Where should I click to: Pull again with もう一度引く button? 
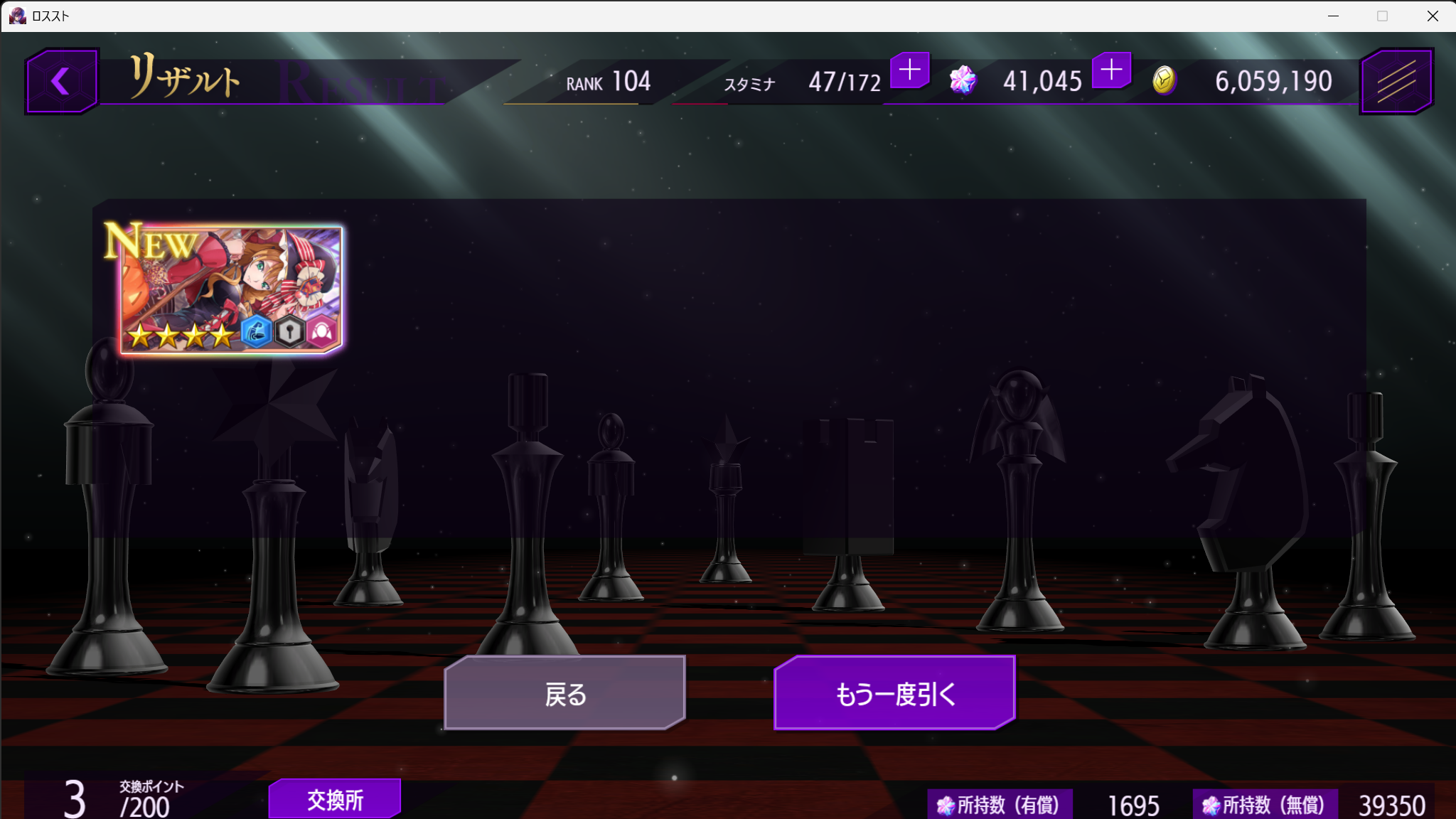894,693
